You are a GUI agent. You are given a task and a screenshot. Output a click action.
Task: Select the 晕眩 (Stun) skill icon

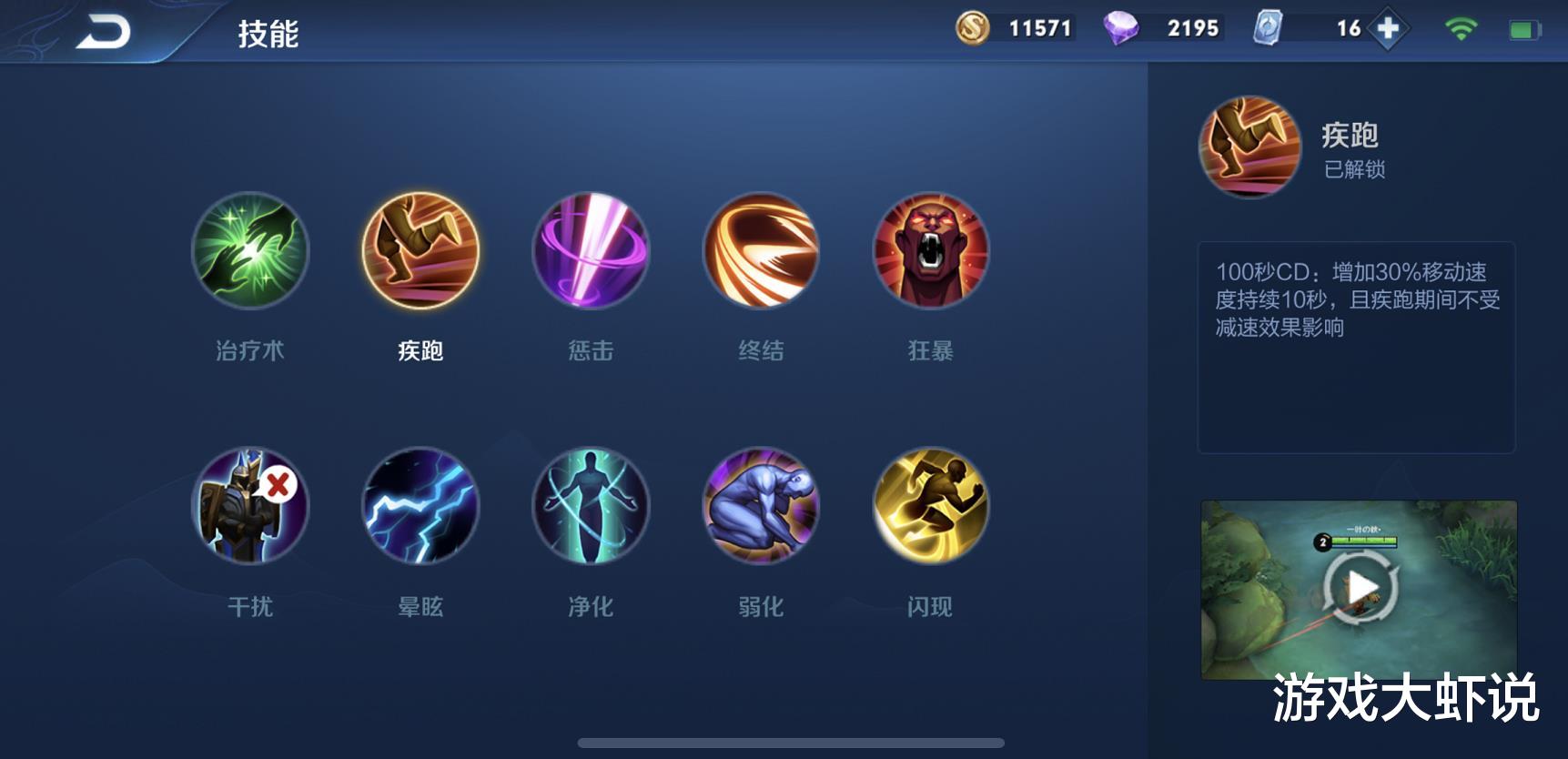coord(420,507)
